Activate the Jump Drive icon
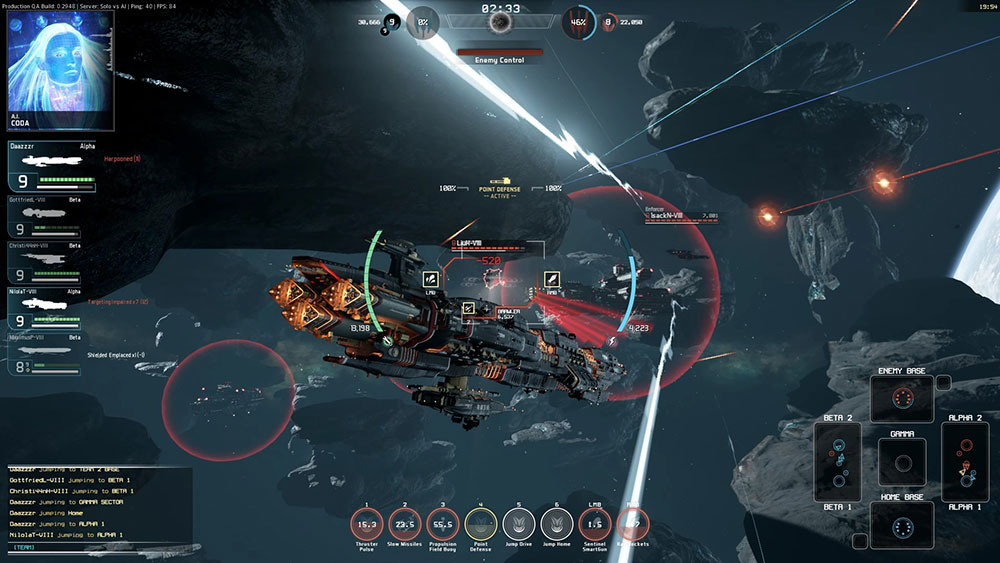 (x=519, y=524)
